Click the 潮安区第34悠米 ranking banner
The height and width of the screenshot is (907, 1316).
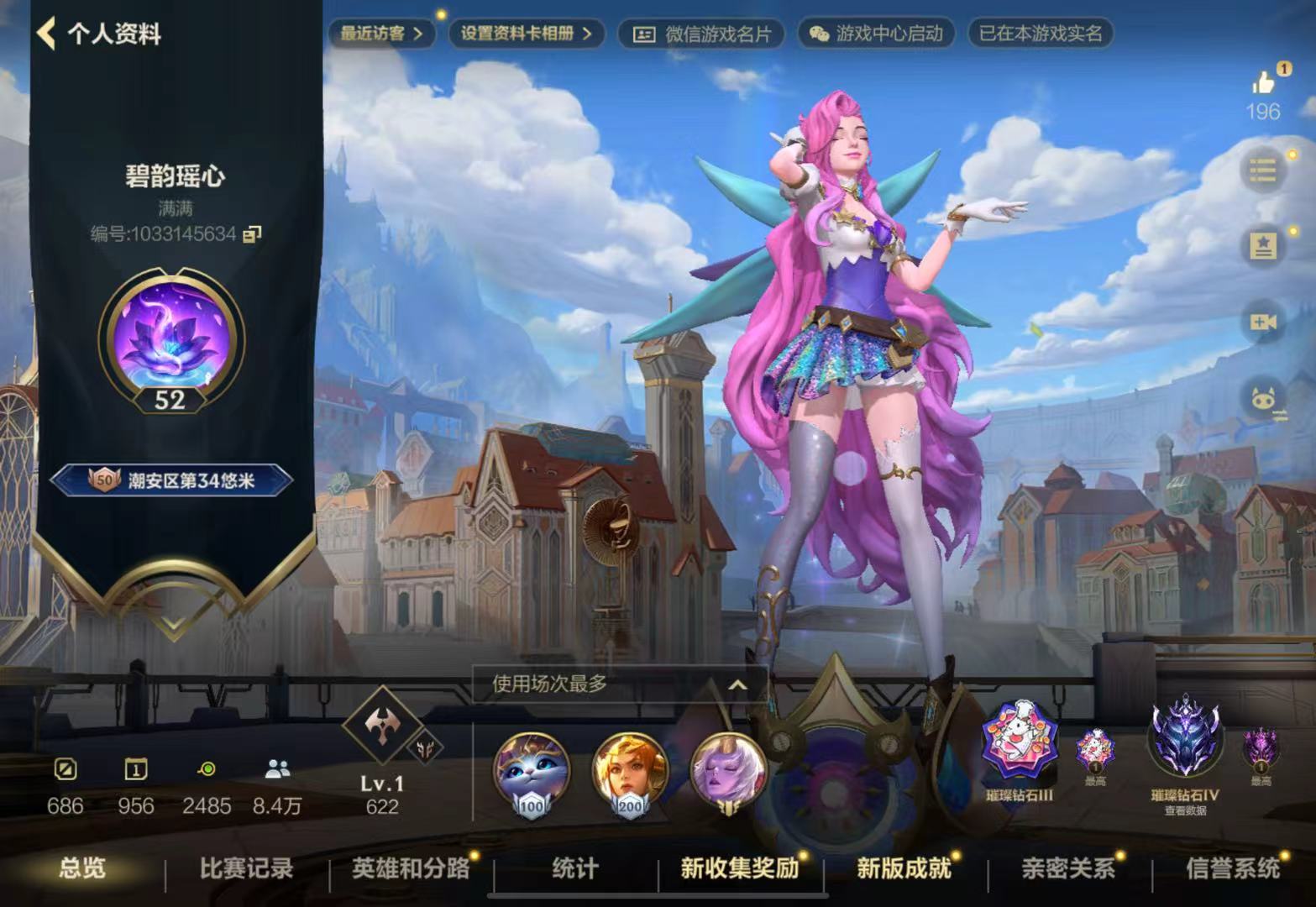(170, 479)
